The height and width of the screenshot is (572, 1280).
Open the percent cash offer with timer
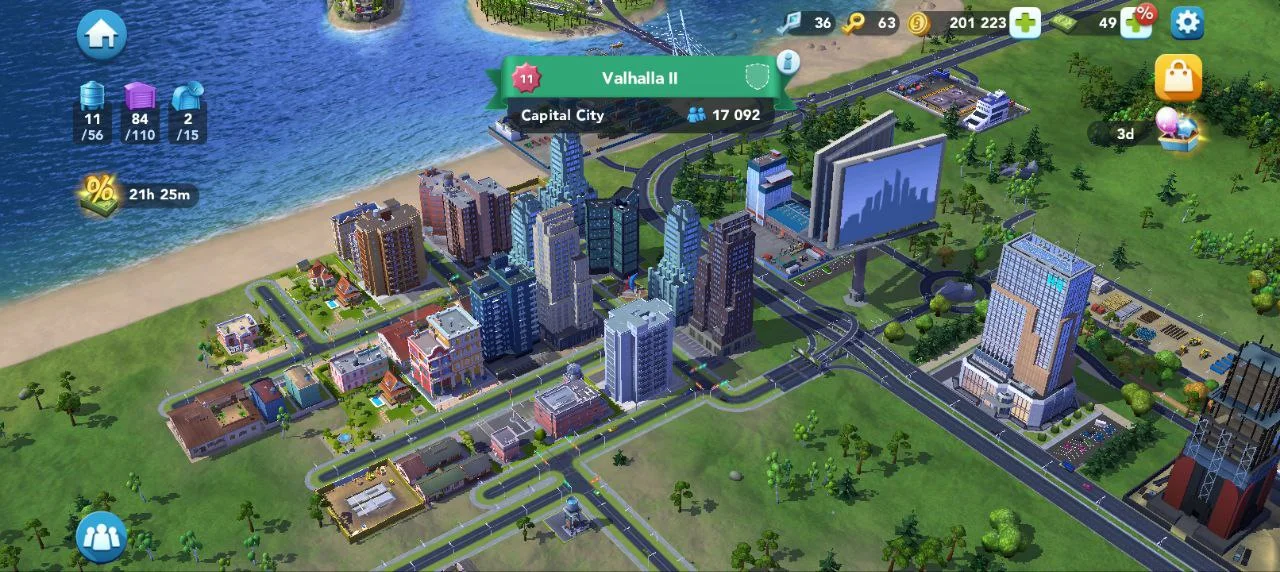click(100, 193)
